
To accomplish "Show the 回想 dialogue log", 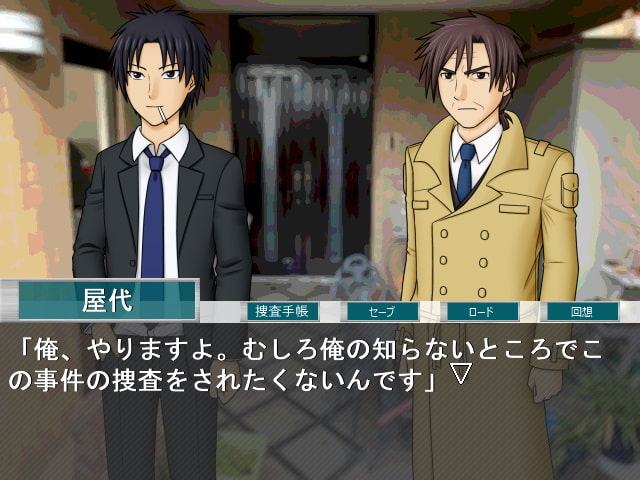I will pos(582,311).
